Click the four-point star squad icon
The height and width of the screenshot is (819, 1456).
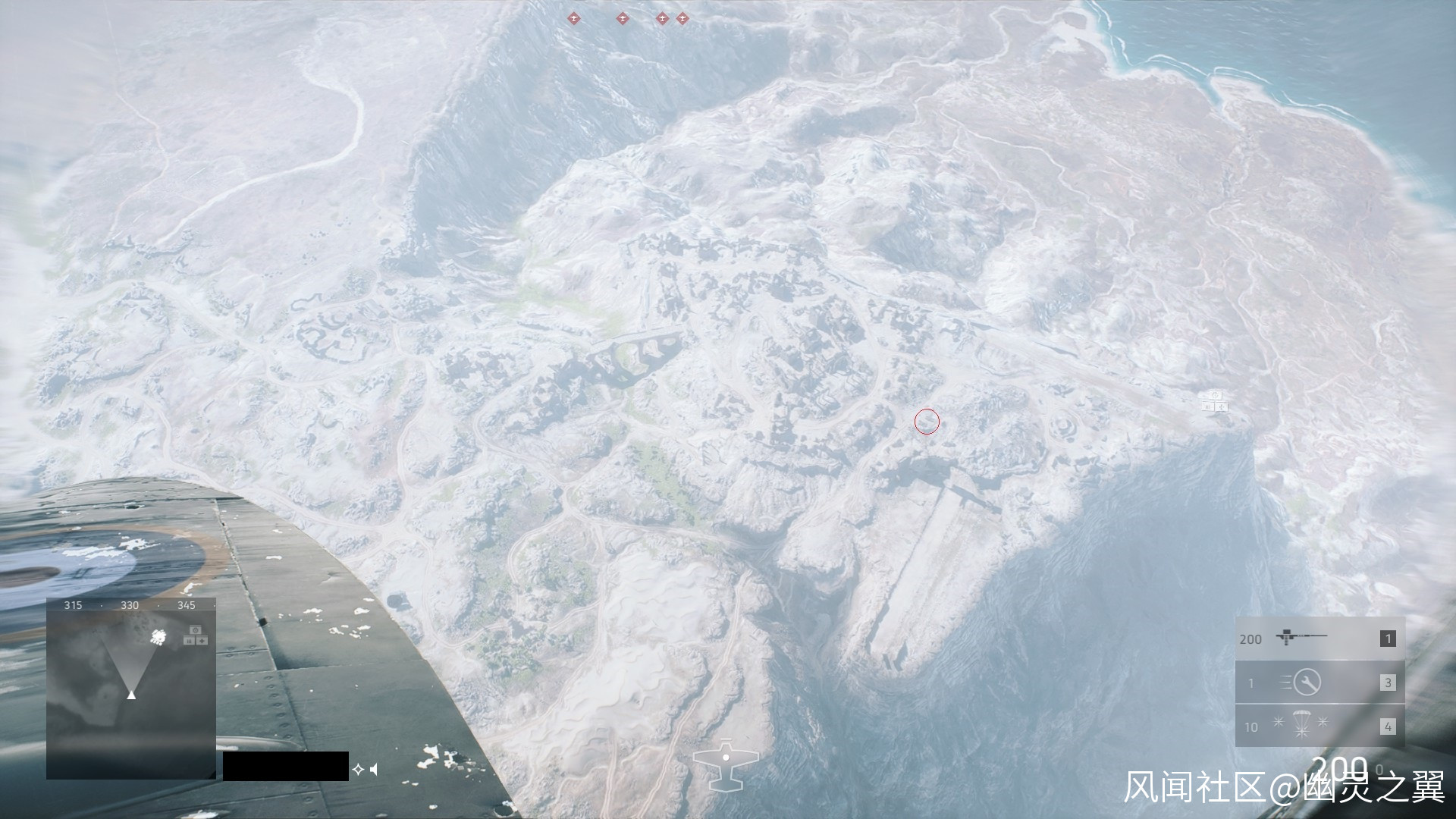358,770
